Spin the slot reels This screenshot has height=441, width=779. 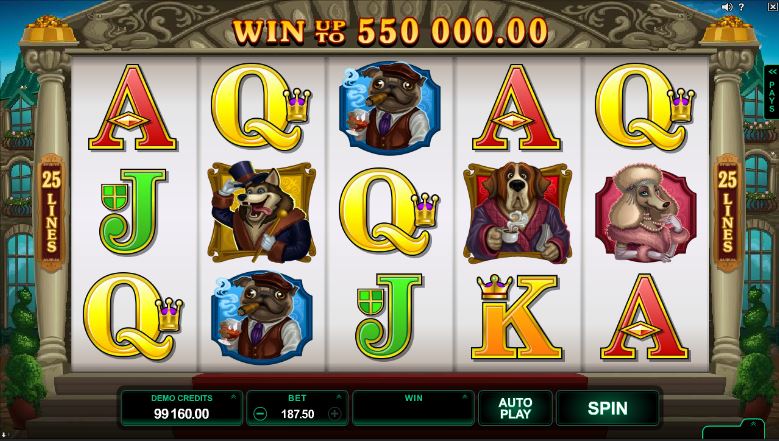(607, 408)
